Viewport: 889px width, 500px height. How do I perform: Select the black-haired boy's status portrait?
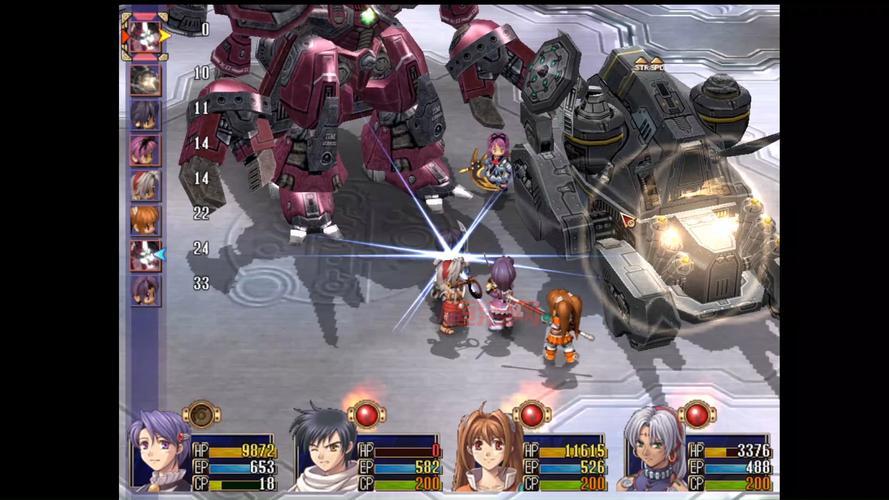click(322, 452)
